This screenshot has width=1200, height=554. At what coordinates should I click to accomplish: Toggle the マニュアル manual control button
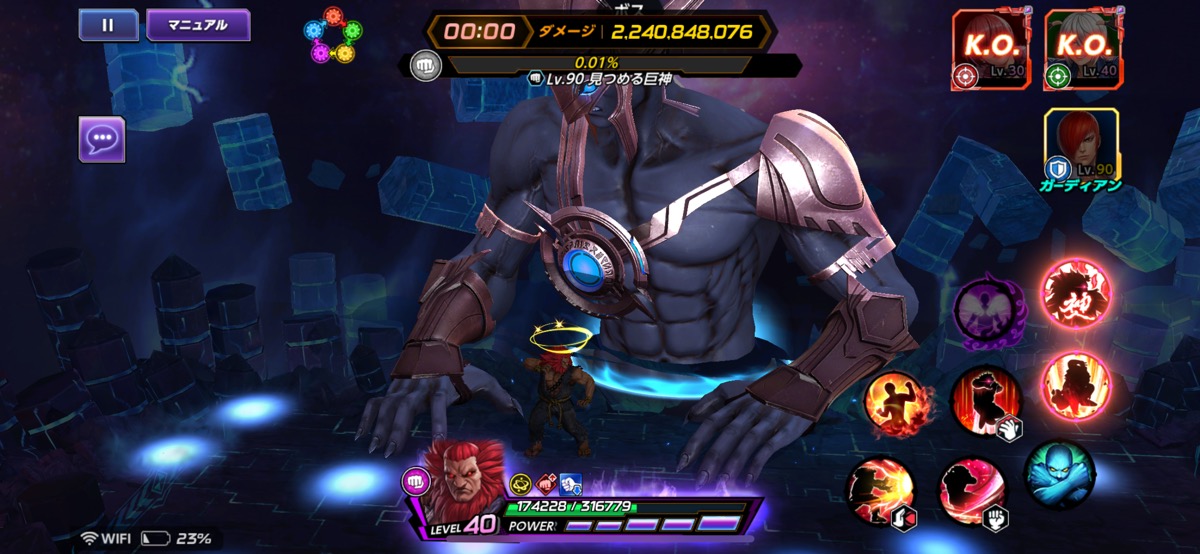pos(198,25)
